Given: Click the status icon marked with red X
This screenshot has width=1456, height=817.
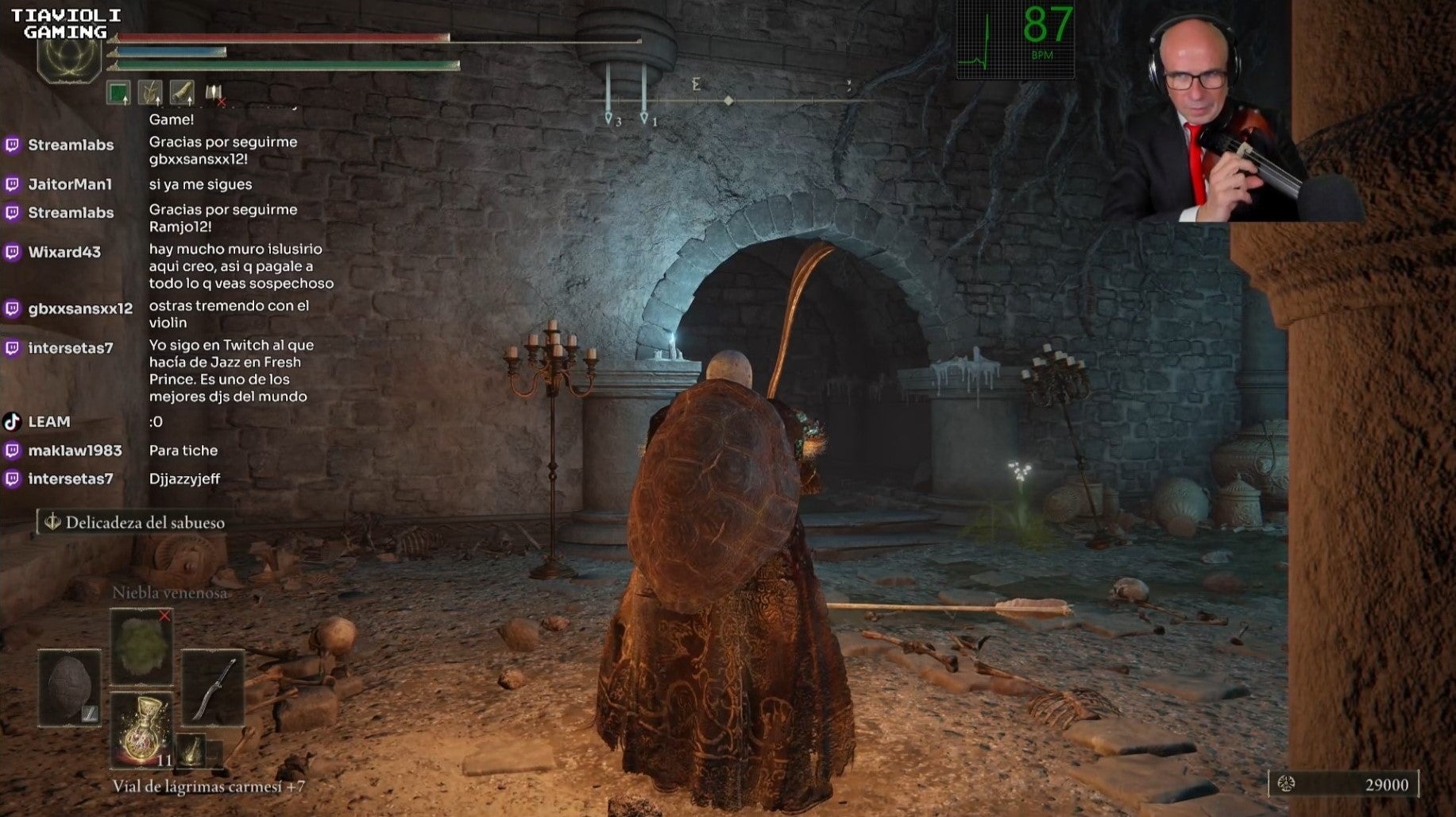Looking at the screenshot, I should [x=214, y=95].
